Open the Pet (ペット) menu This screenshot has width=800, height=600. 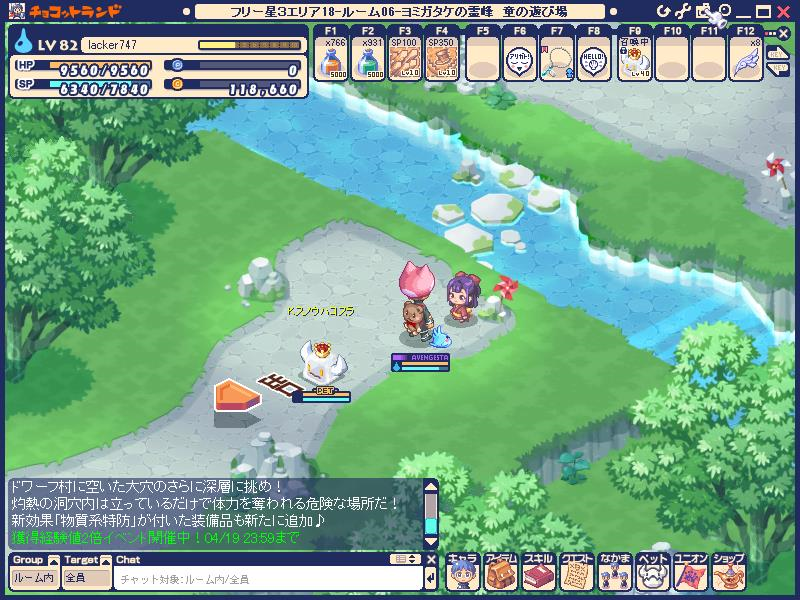pyautogui.click(x=653, y=575)
